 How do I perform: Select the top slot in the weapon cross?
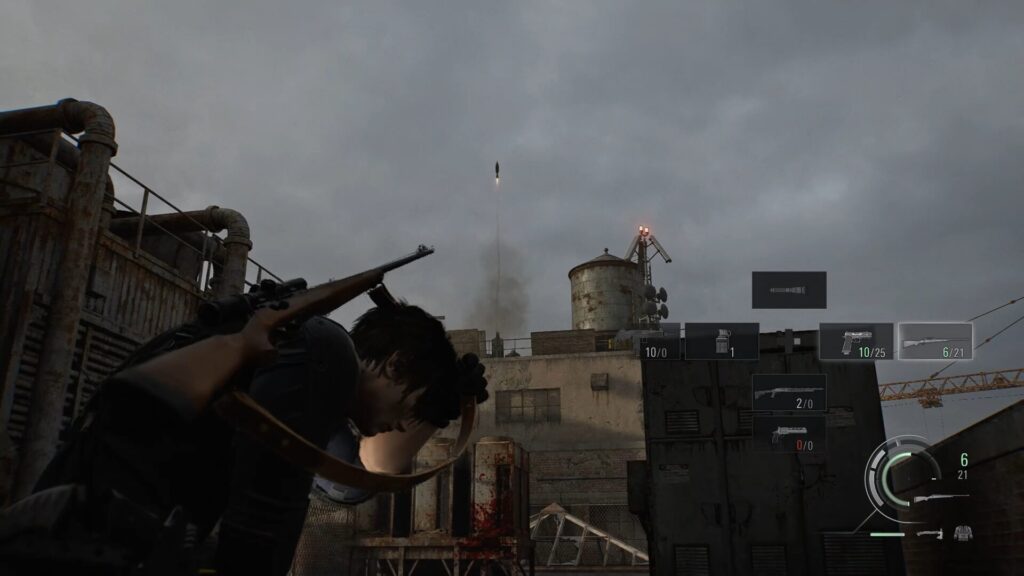(x=789, y=290)
